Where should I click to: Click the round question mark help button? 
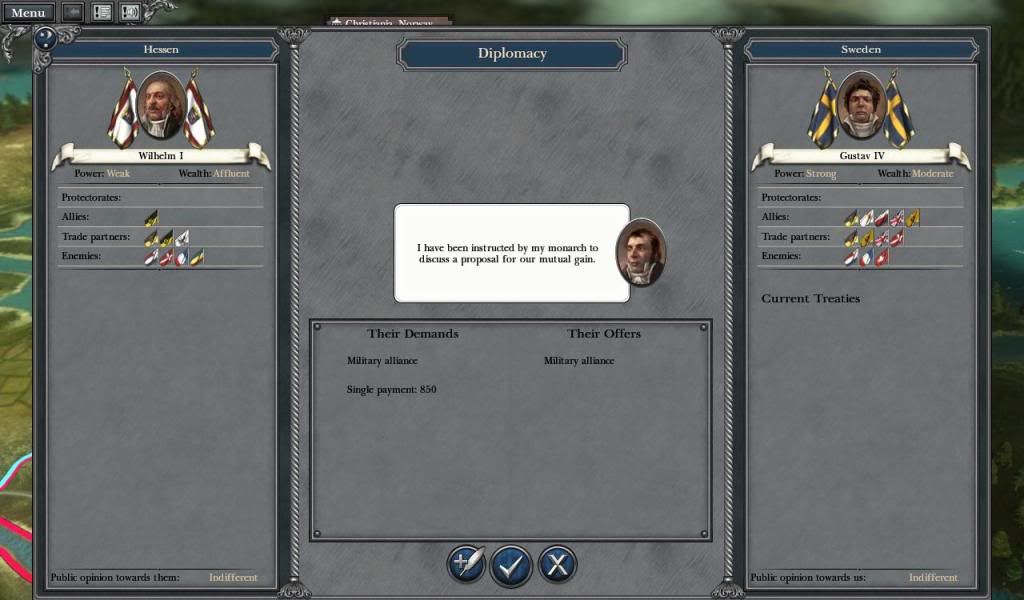(x=44, y=38)
